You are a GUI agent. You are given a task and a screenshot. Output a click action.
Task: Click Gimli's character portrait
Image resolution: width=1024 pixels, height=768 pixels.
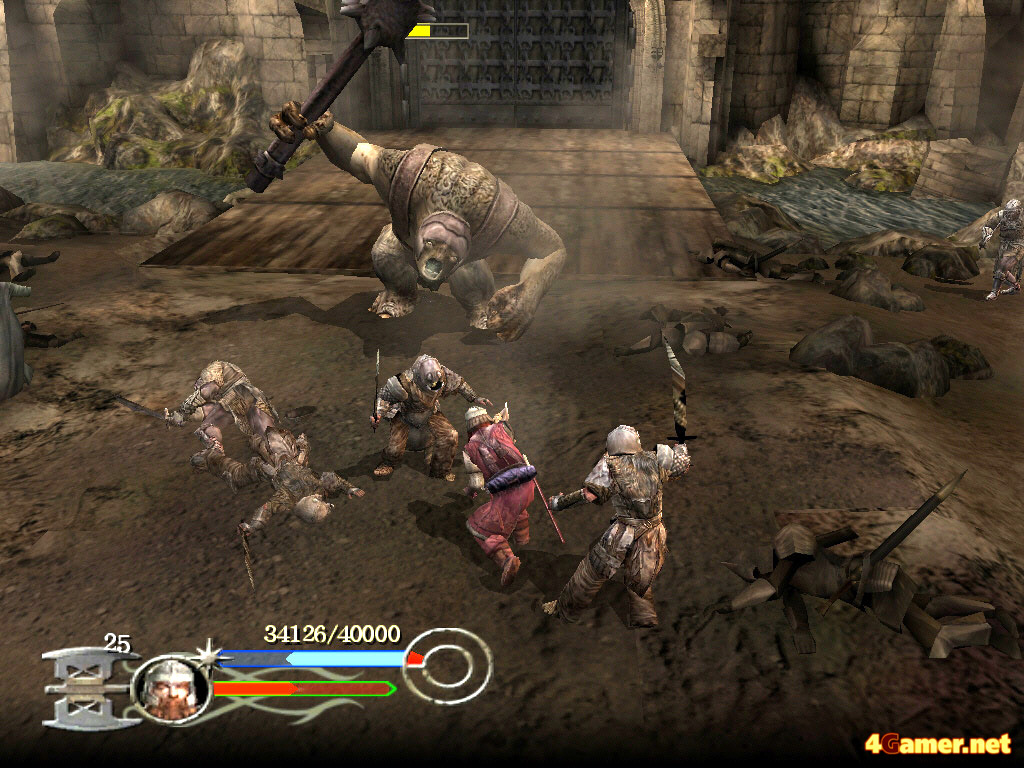pyautogui.click(x=169, y=689)
